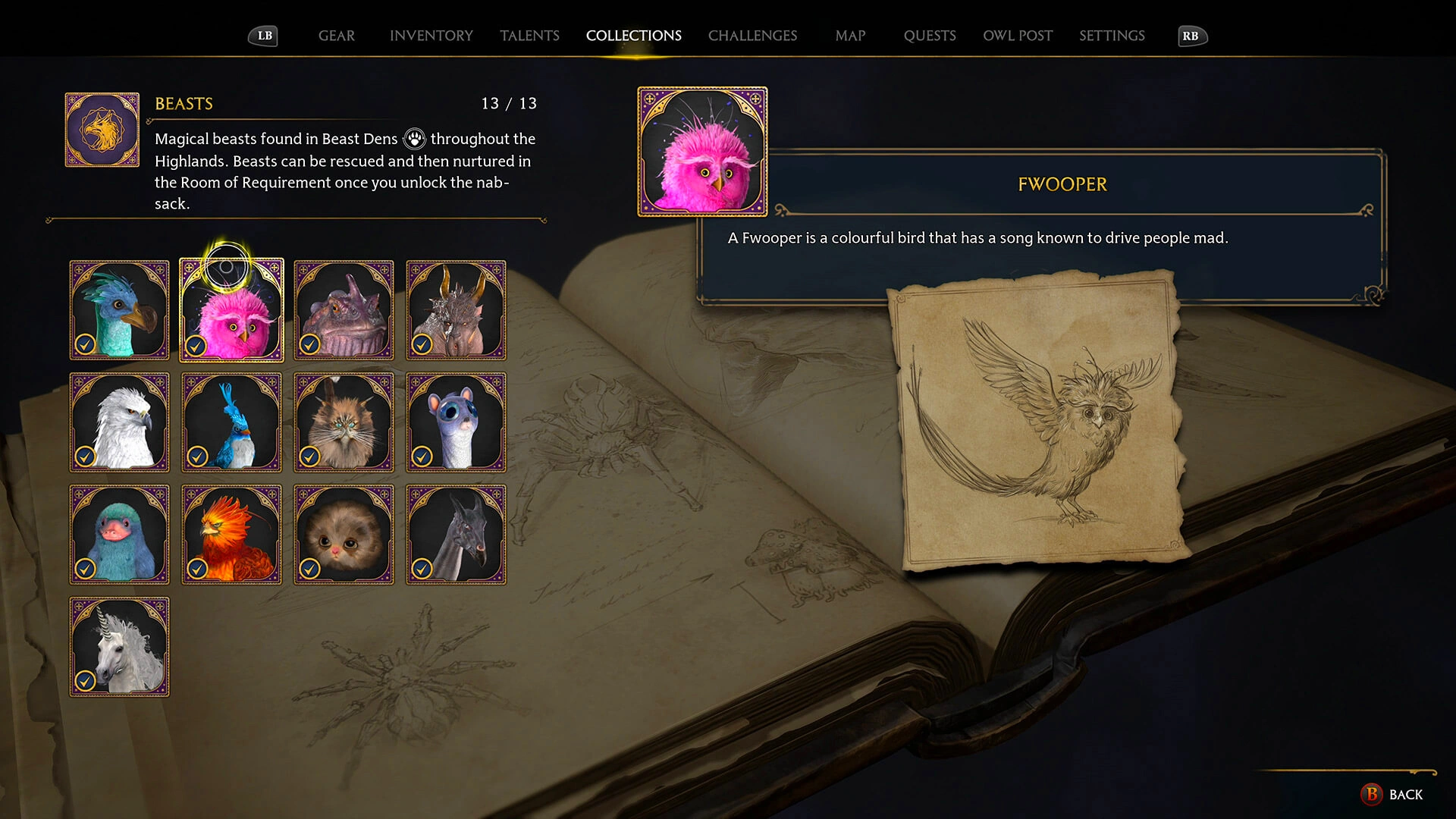
Task: Select the dark Thestral beast tile
Action: (x=456, y=535)
